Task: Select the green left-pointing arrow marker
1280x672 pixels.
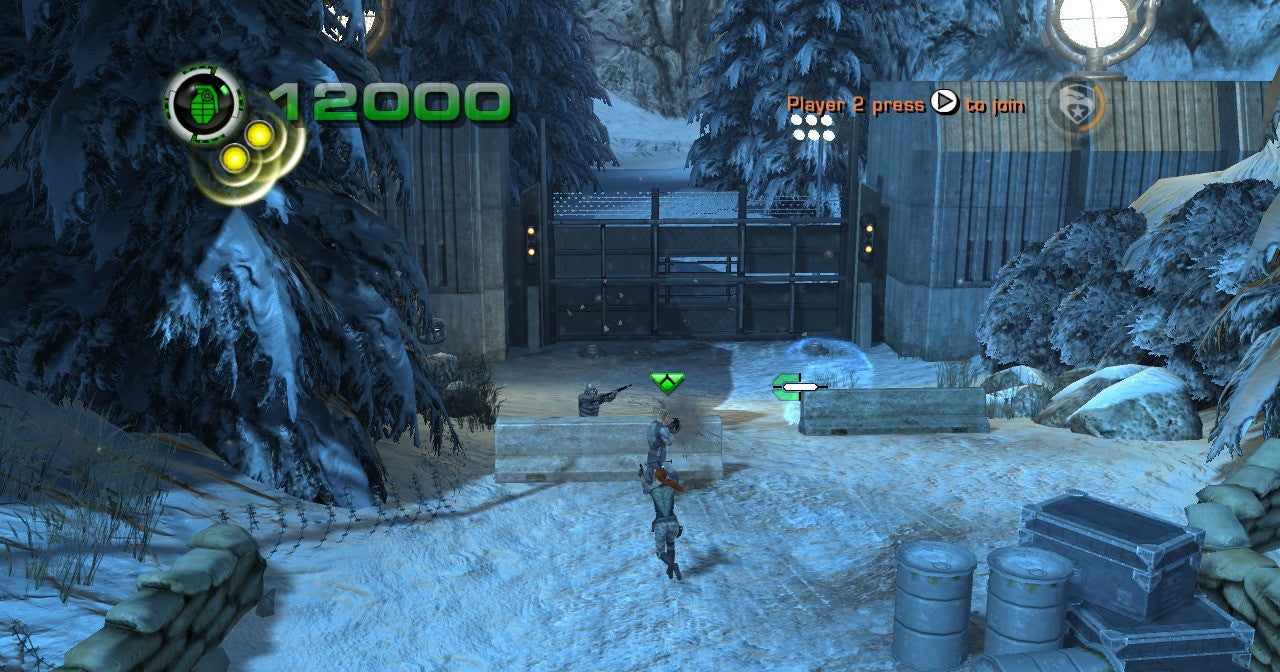Action: pyautogui.click(x=787, y=386)
